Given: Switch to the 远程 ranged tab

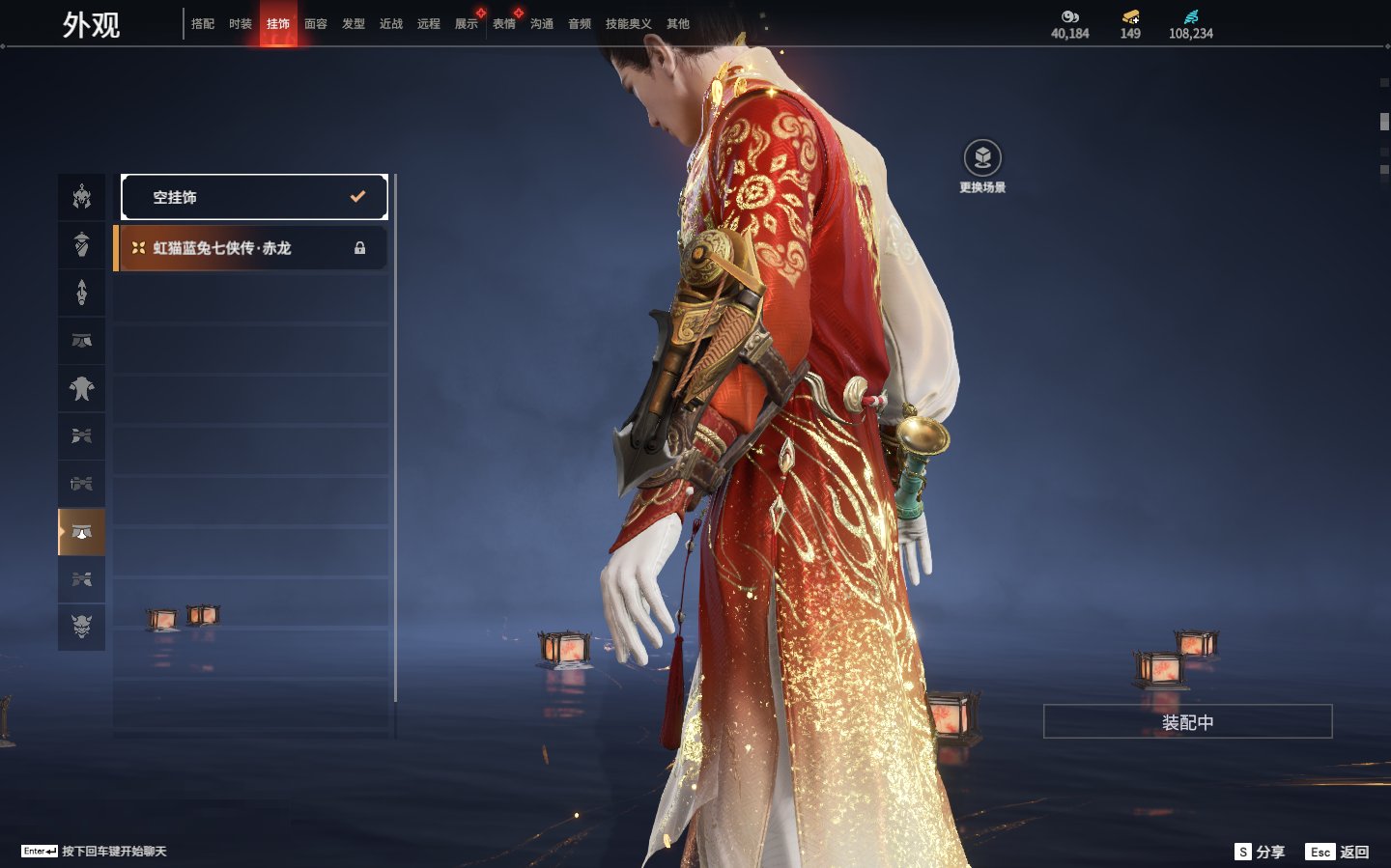Looking at the screenshot, I should (x=429, y=24).
